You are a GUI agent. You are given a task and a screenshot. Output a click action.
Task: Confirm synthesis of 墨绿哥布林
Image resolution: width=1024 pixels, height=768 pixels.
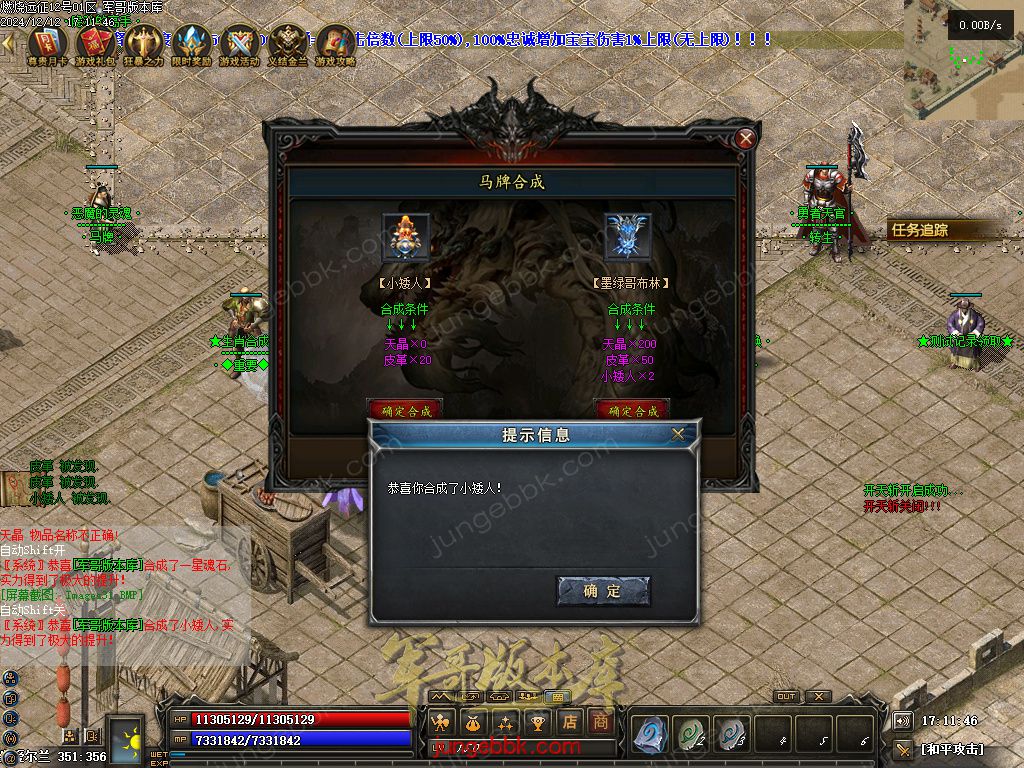pos(632,410)
